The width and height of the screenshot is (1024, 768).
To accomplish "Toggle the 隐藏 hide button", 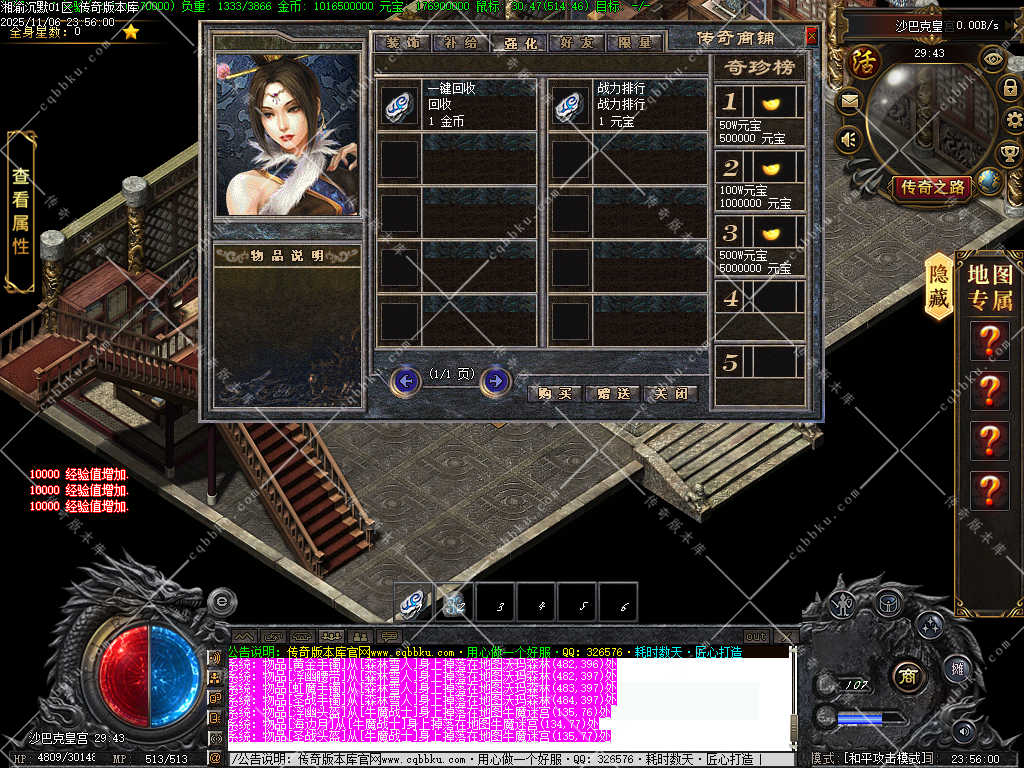I will tap(938, 285).
